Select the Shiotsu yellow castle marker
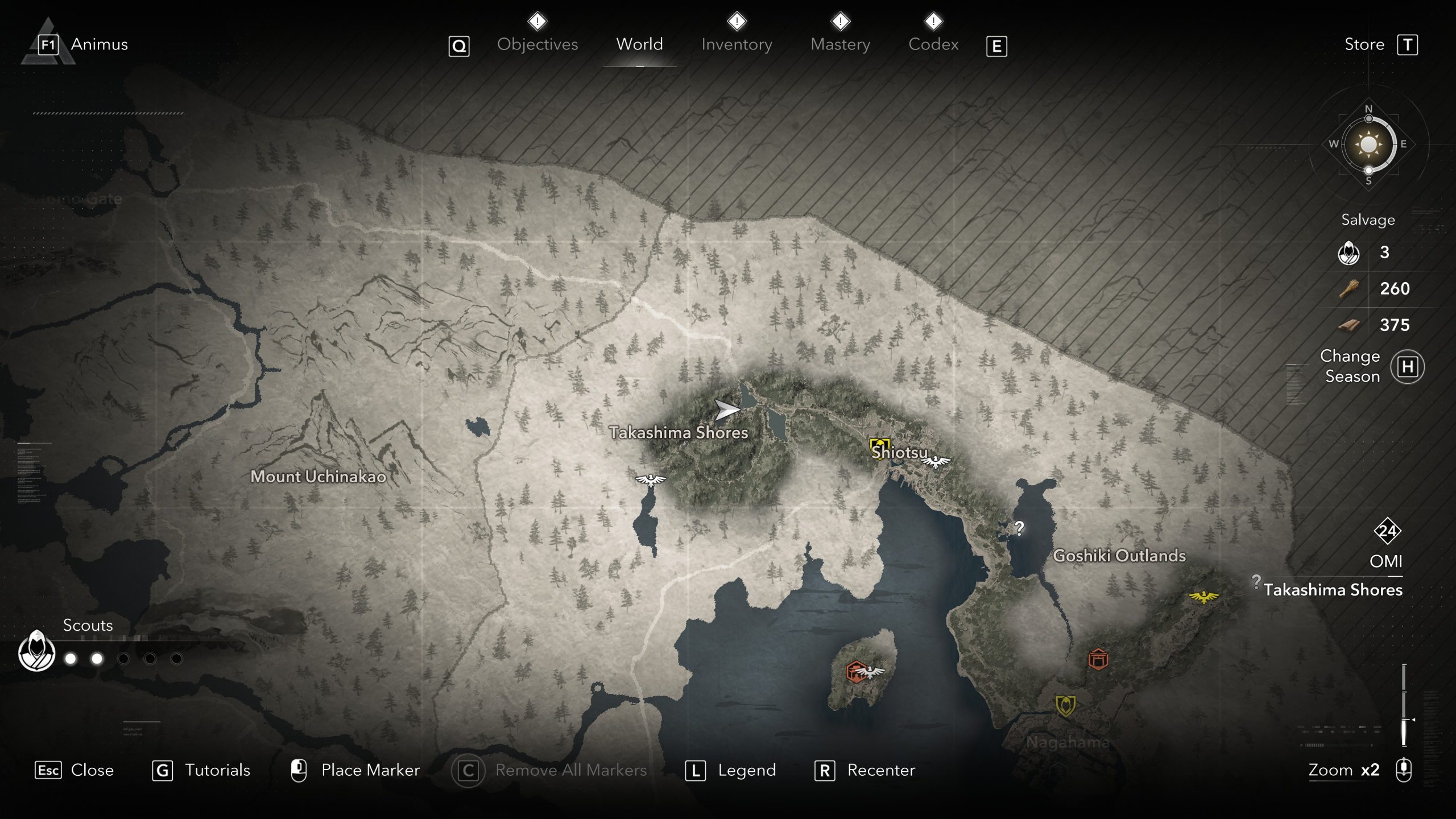1456x819 pixels. [x=879, y=446]
